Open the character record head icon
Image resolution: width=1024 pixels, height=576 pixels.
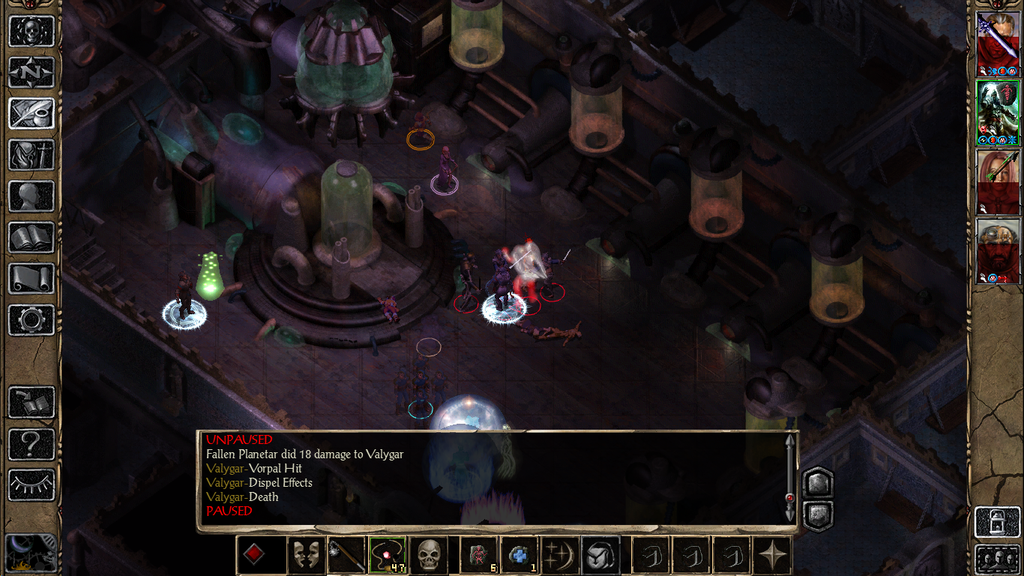(31, 196)
